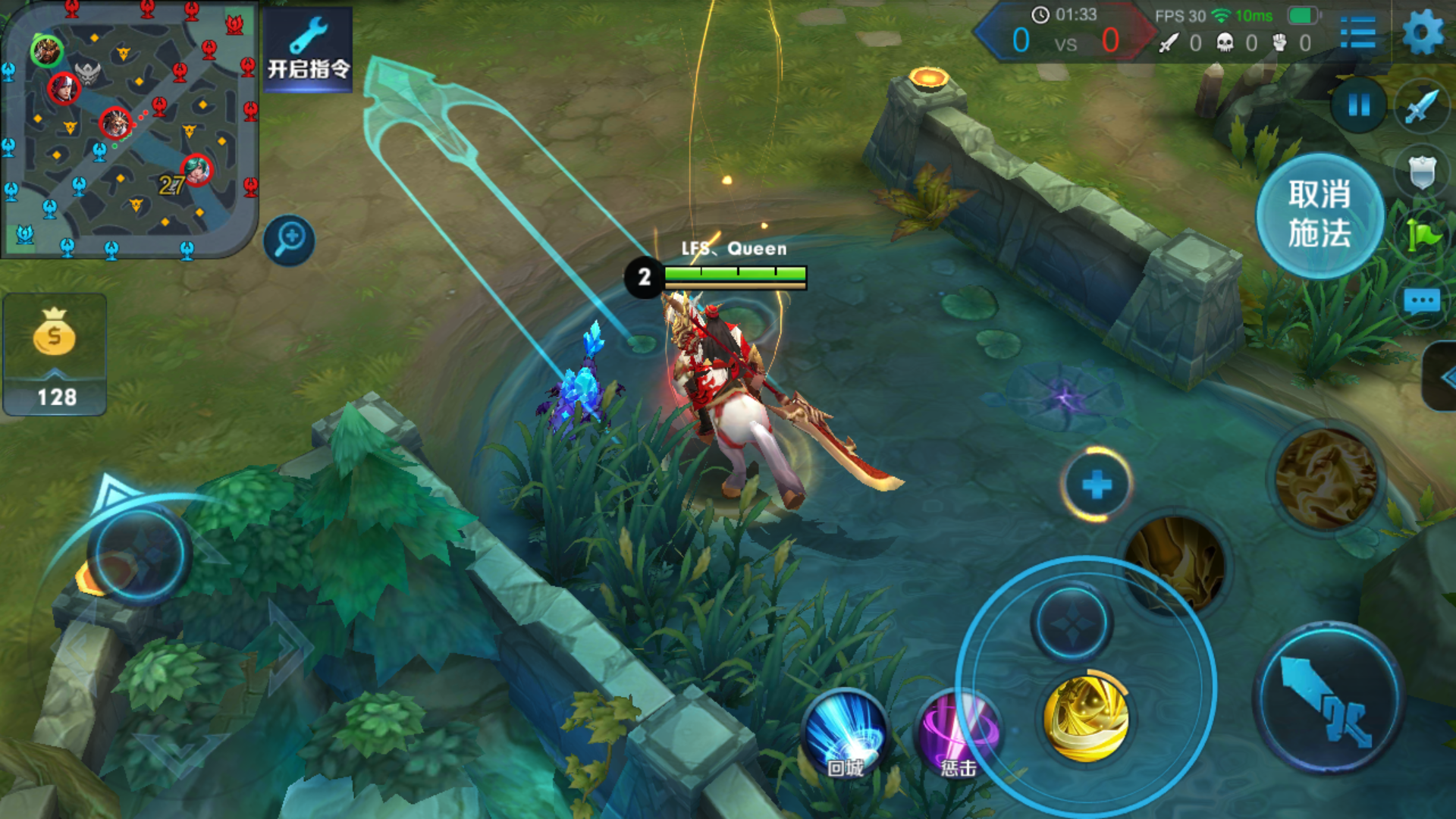Show the scoreboard list icon
Screen dimensions: 1456x819
(1357, 33)
